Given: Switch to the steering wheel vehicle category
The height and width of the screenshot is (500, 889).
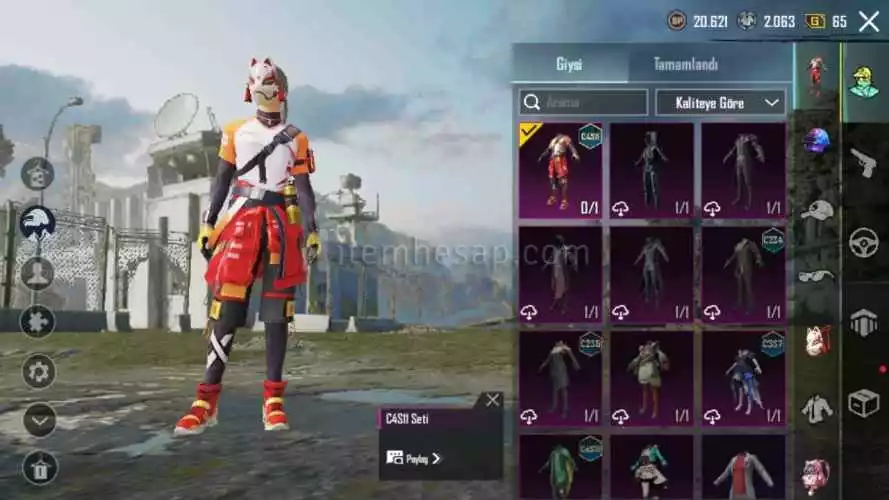Looking at the screenshot, I should point(863,241).
